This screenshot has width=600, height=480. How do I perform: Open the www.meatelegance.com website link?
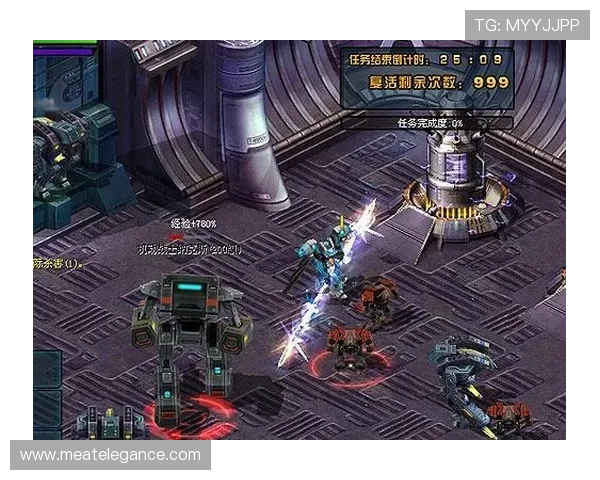pos(111,455)
